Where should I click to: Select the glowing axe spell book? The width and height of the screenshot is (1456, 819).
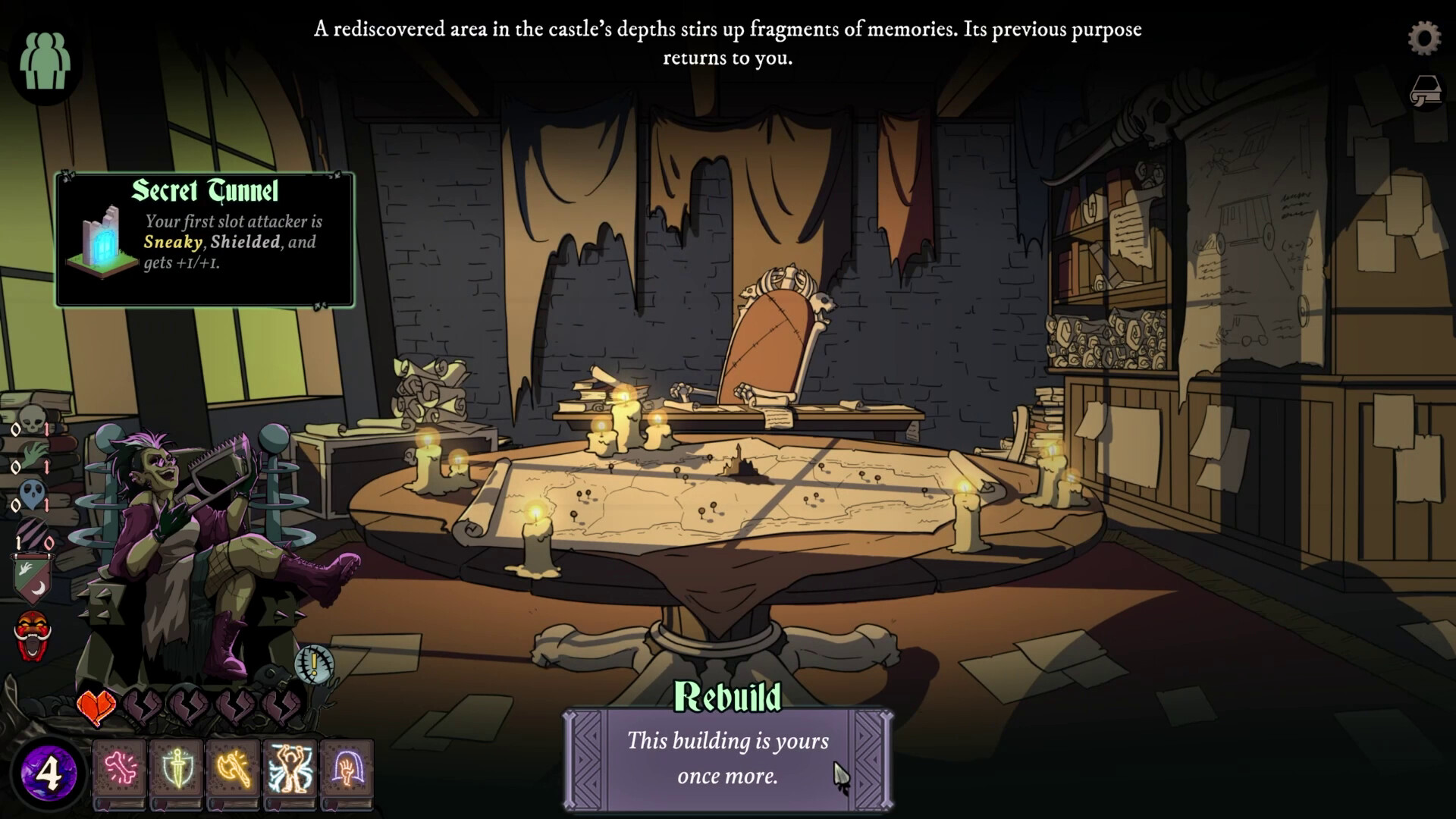233,770
